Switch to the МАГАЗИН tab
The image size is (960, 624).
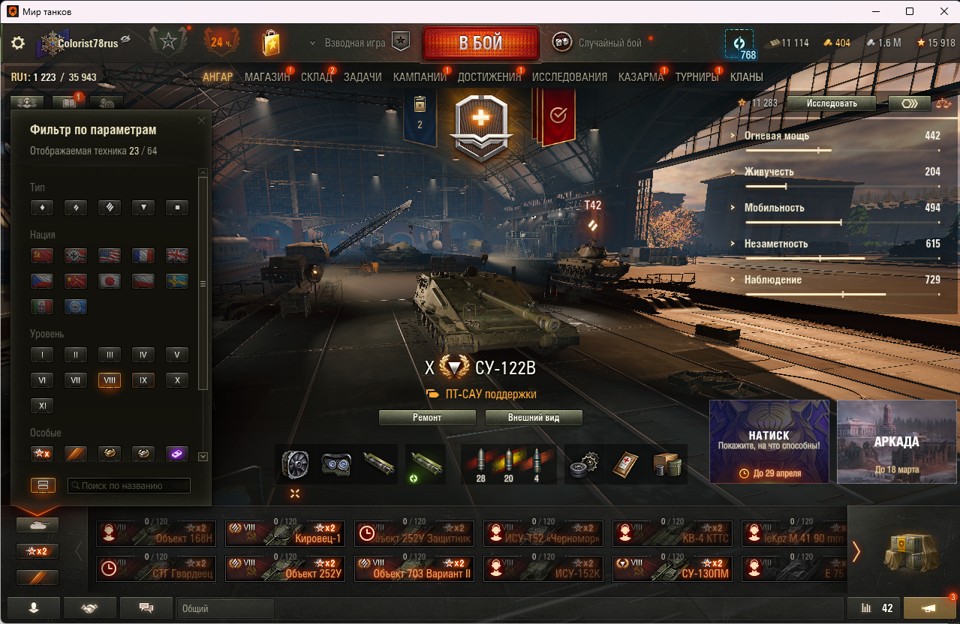coord(267,77)
